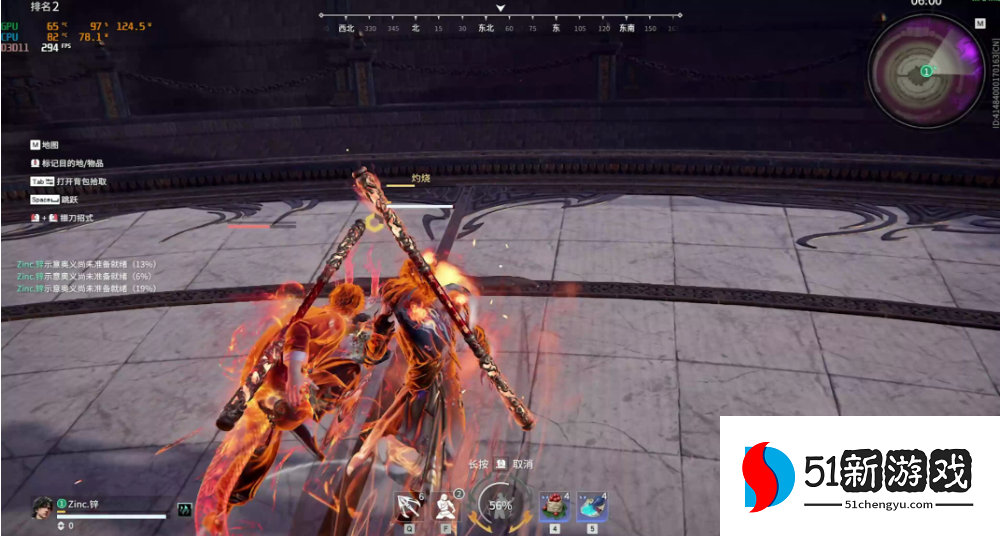Screen dimensions: 1000x536
Task: Use the red berry sack item
Action: [554, 506]
